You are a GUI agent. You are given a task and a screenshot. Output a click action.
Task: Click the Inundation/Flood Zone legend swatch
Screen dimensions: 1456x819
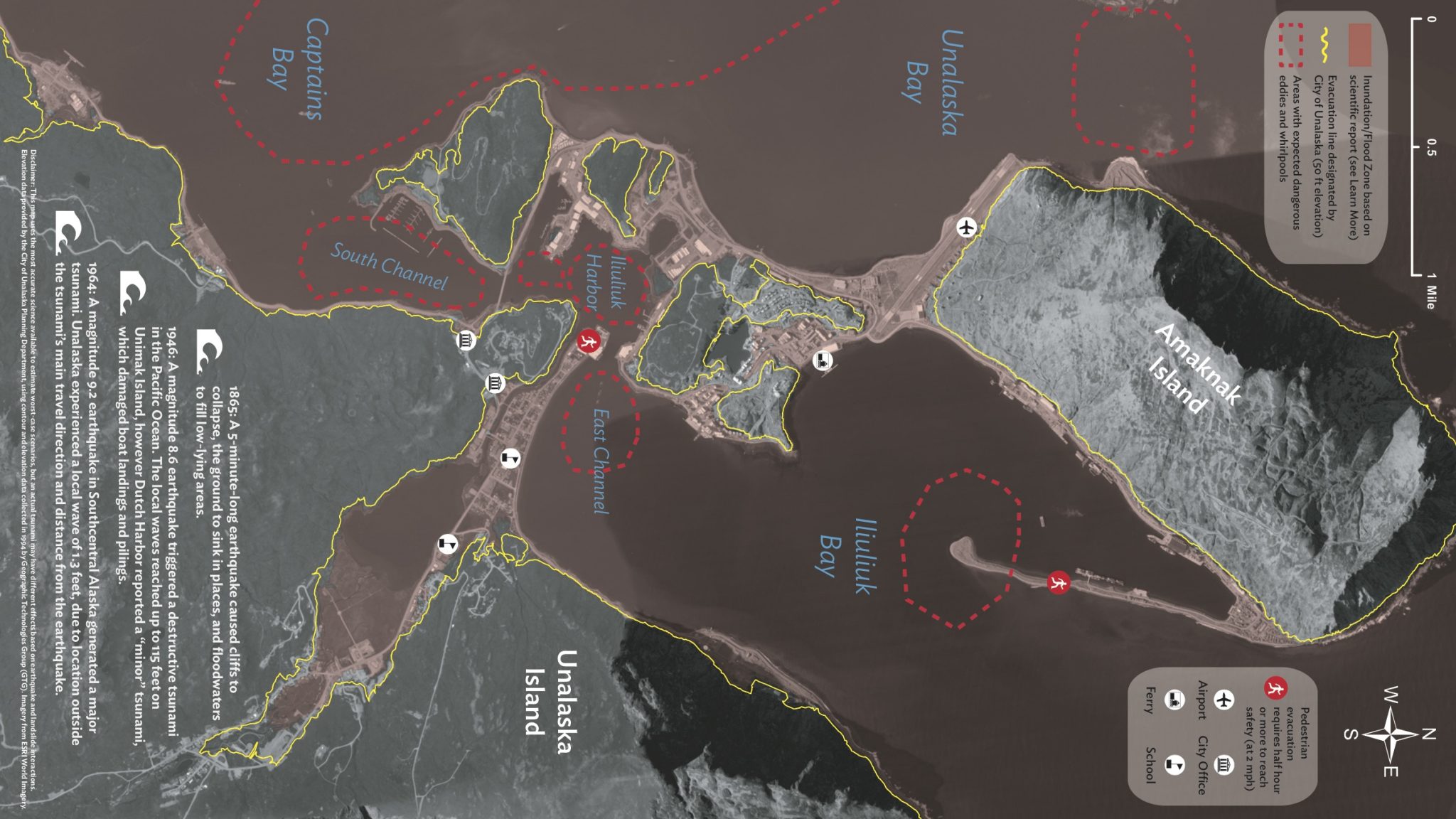[x=1359, y=44]
